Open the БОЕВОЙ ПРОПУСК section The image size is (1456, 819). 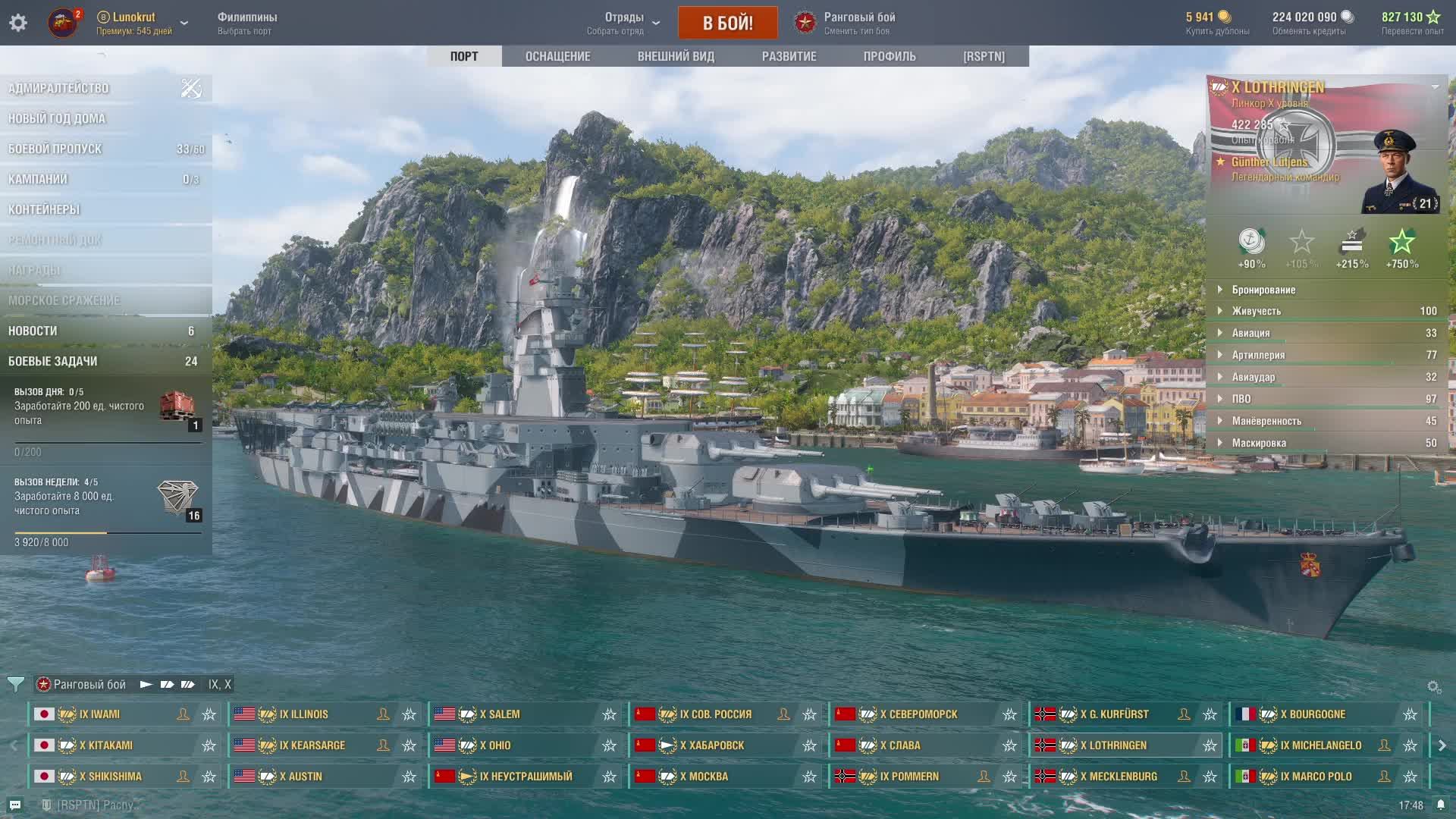[x=55, y=149]
